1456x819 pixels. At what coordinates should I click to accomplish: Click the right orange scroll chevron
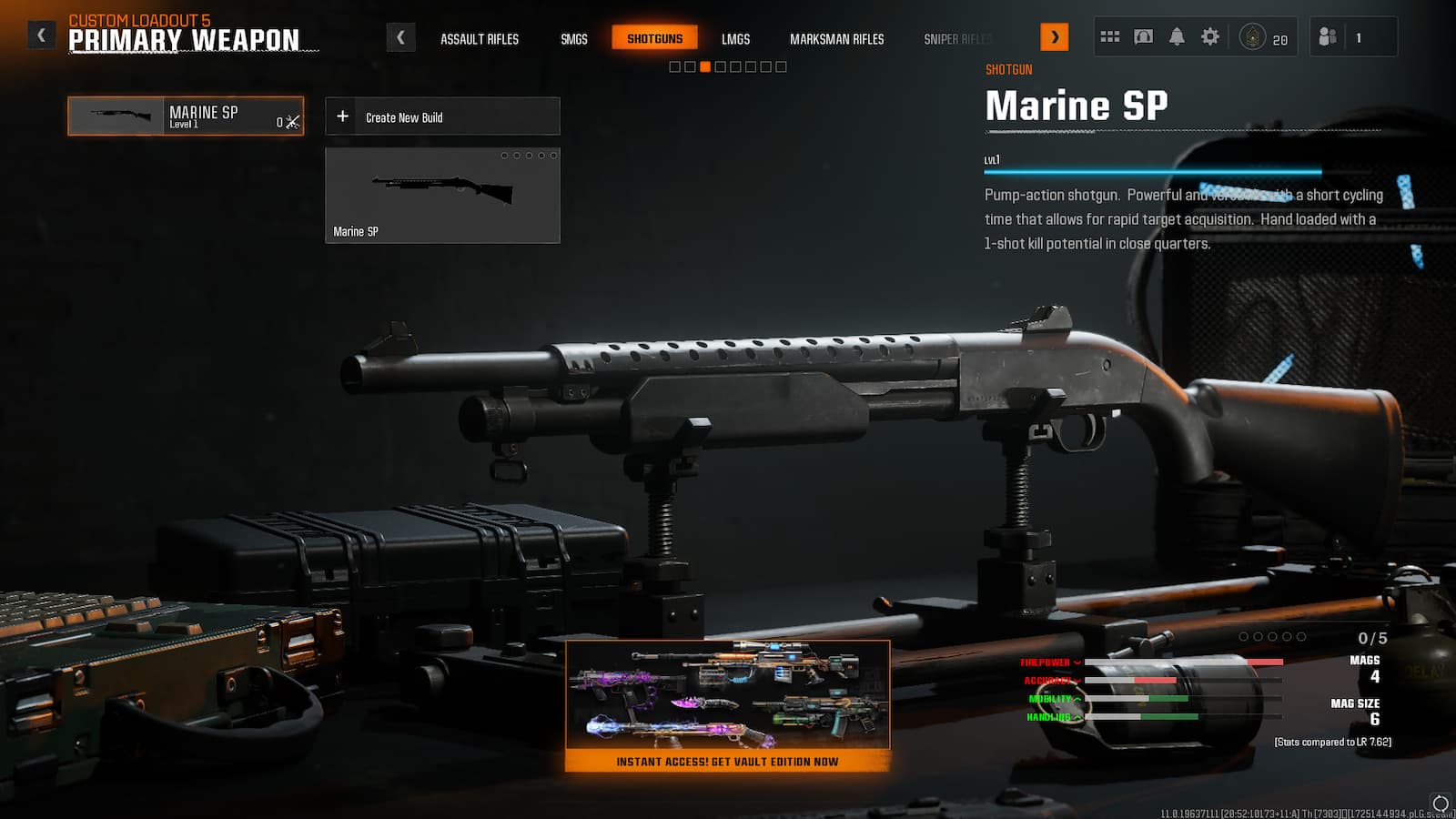click(x=1055, y=37)
